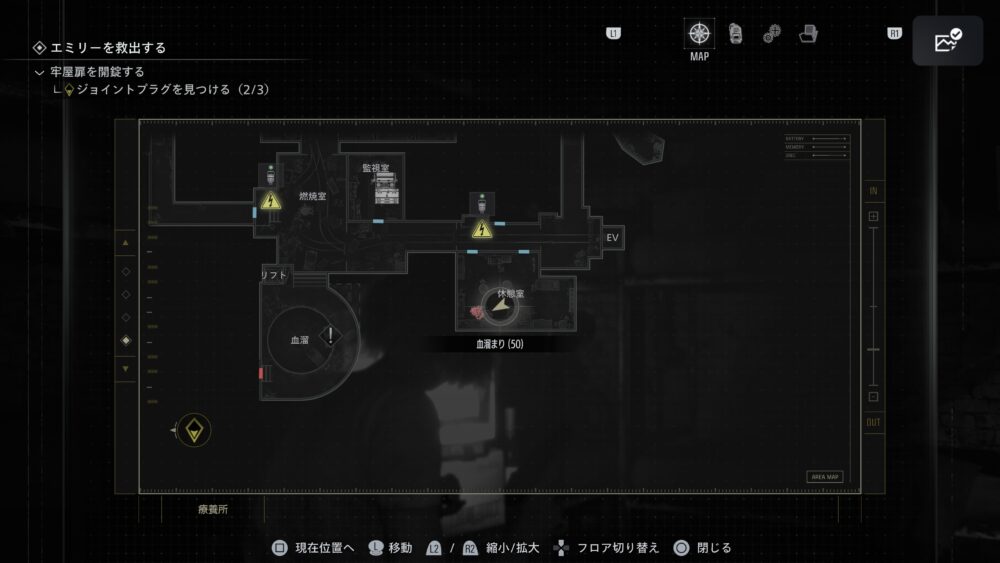Click the EV elevator marker on map

(x=612, y=238)
